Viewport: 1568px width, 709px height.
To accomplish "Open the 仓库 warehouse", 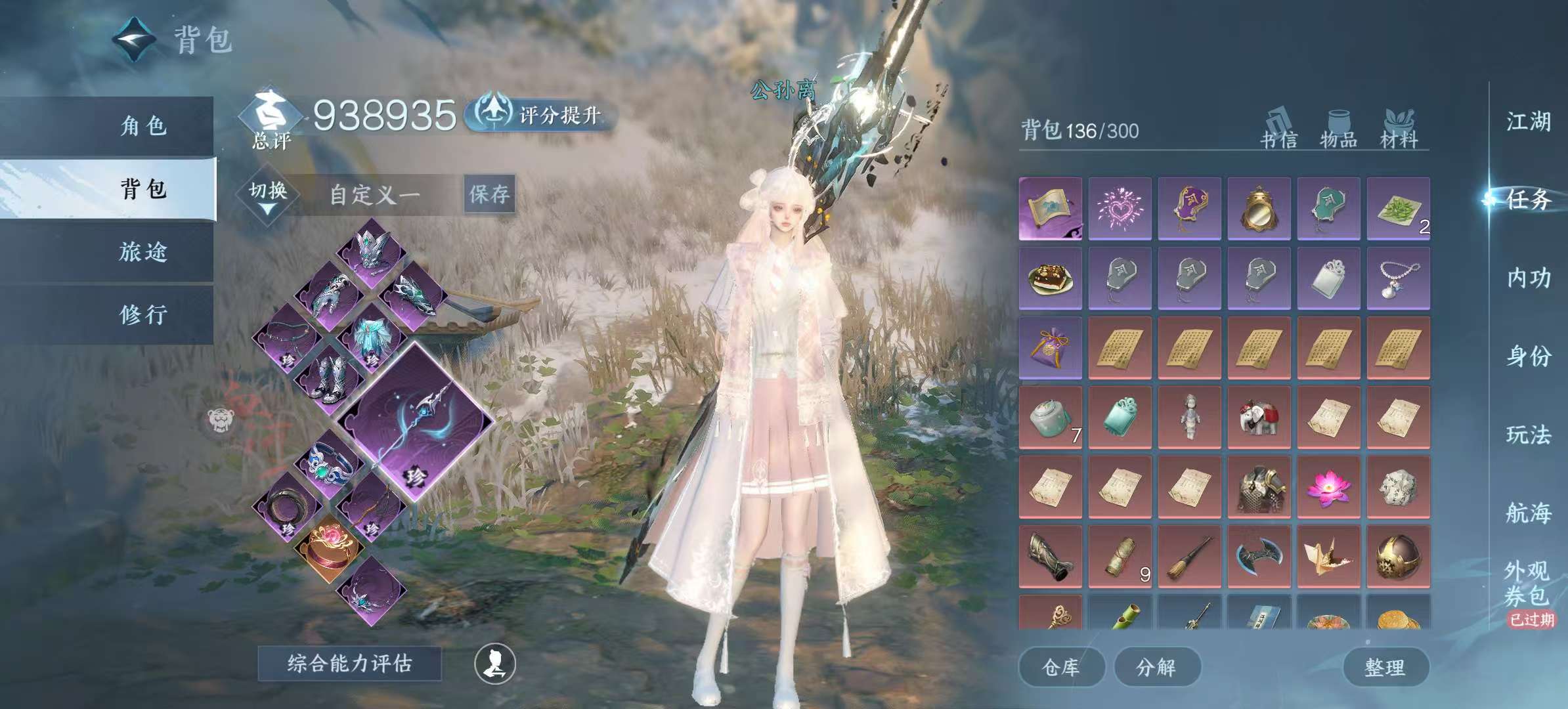I will pos(1060,667).
